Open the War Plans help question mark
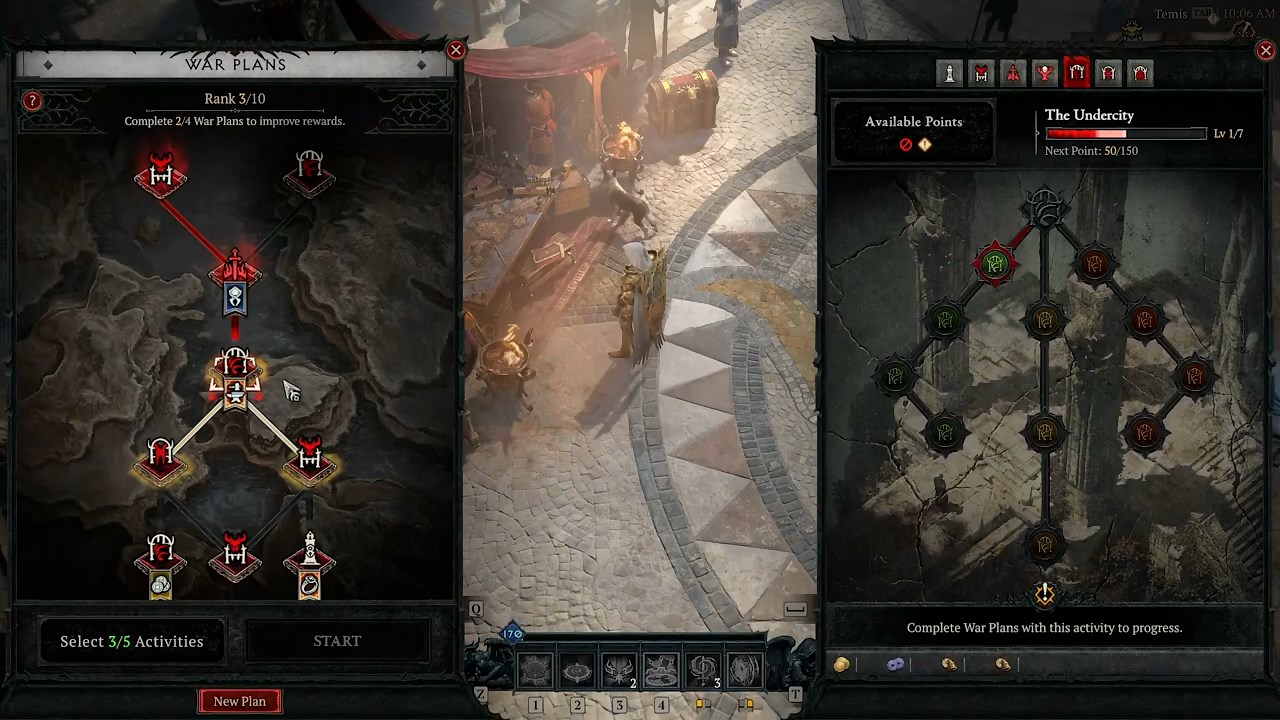 32,101
